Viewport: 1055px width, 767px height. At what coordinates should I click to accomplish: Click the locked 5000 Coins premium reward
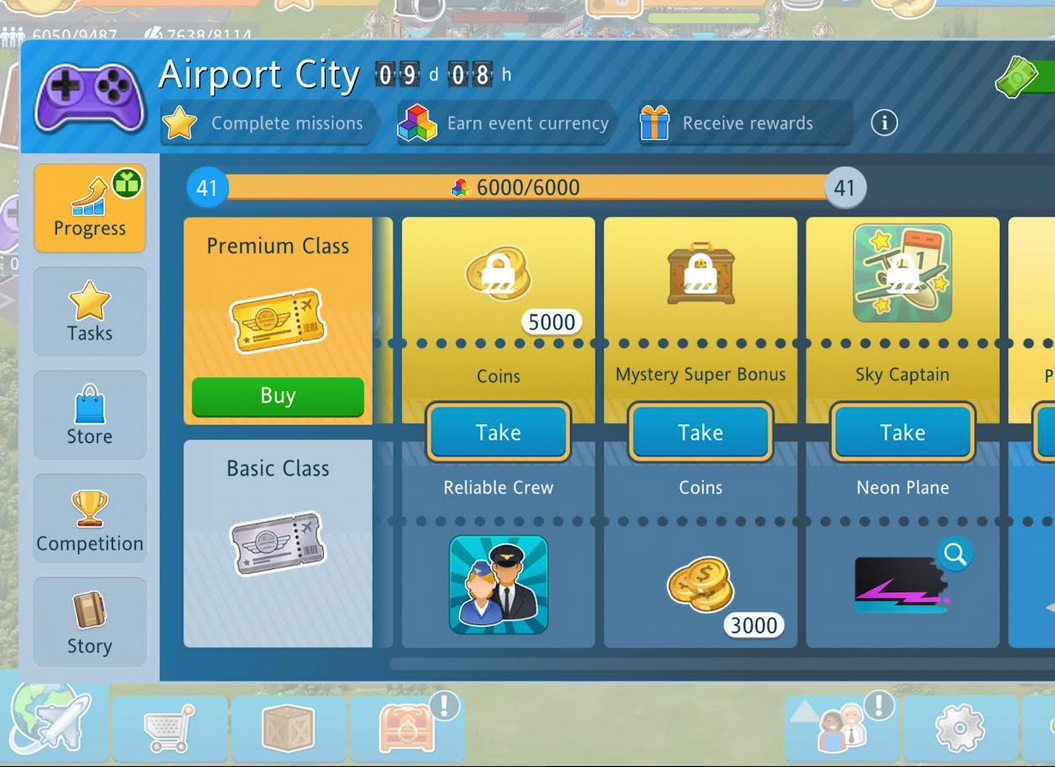pyautogui.click(x=498, y=273)
